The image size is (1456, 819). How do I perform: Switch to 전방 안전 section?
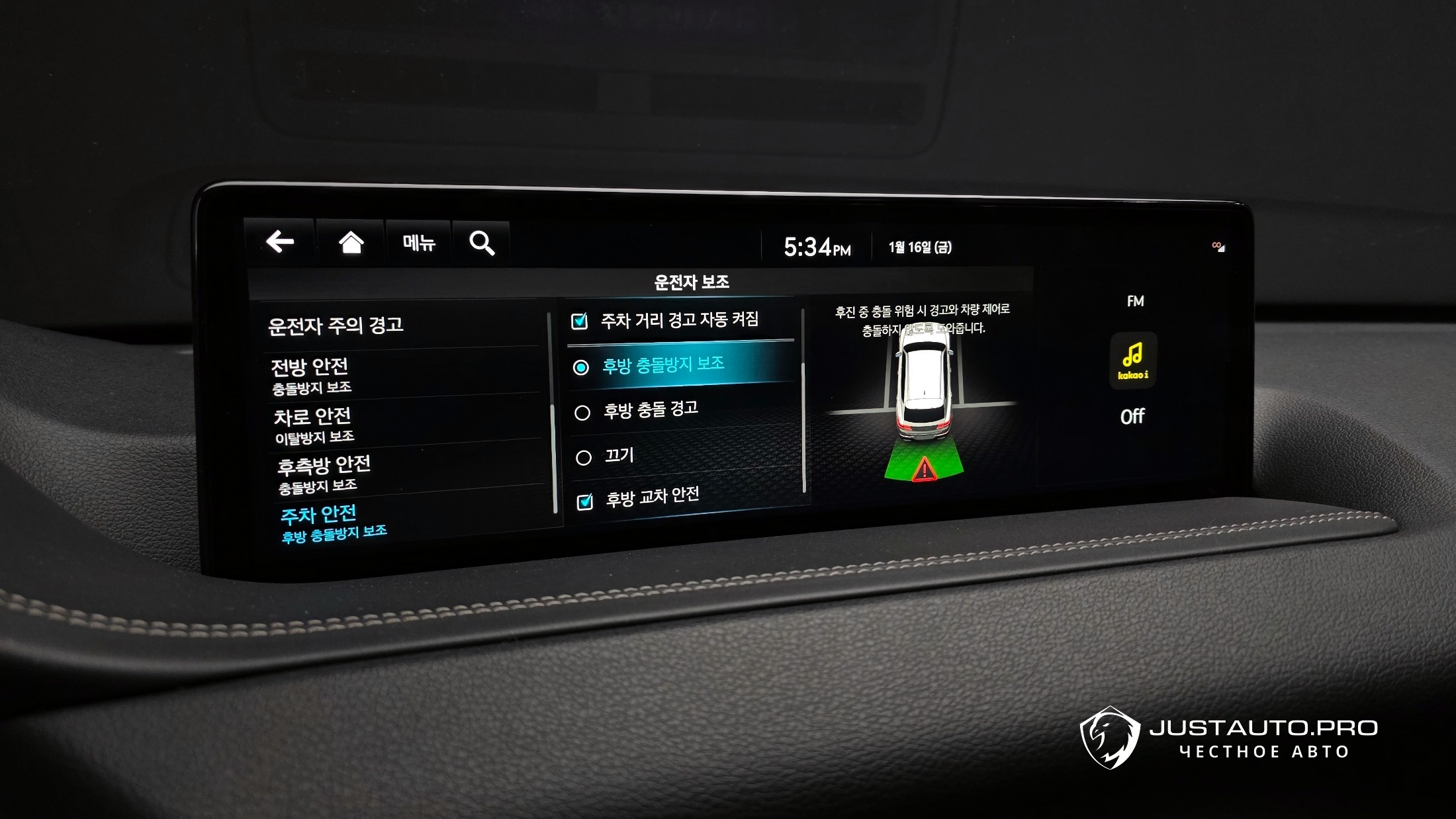[x=310, y=375]
